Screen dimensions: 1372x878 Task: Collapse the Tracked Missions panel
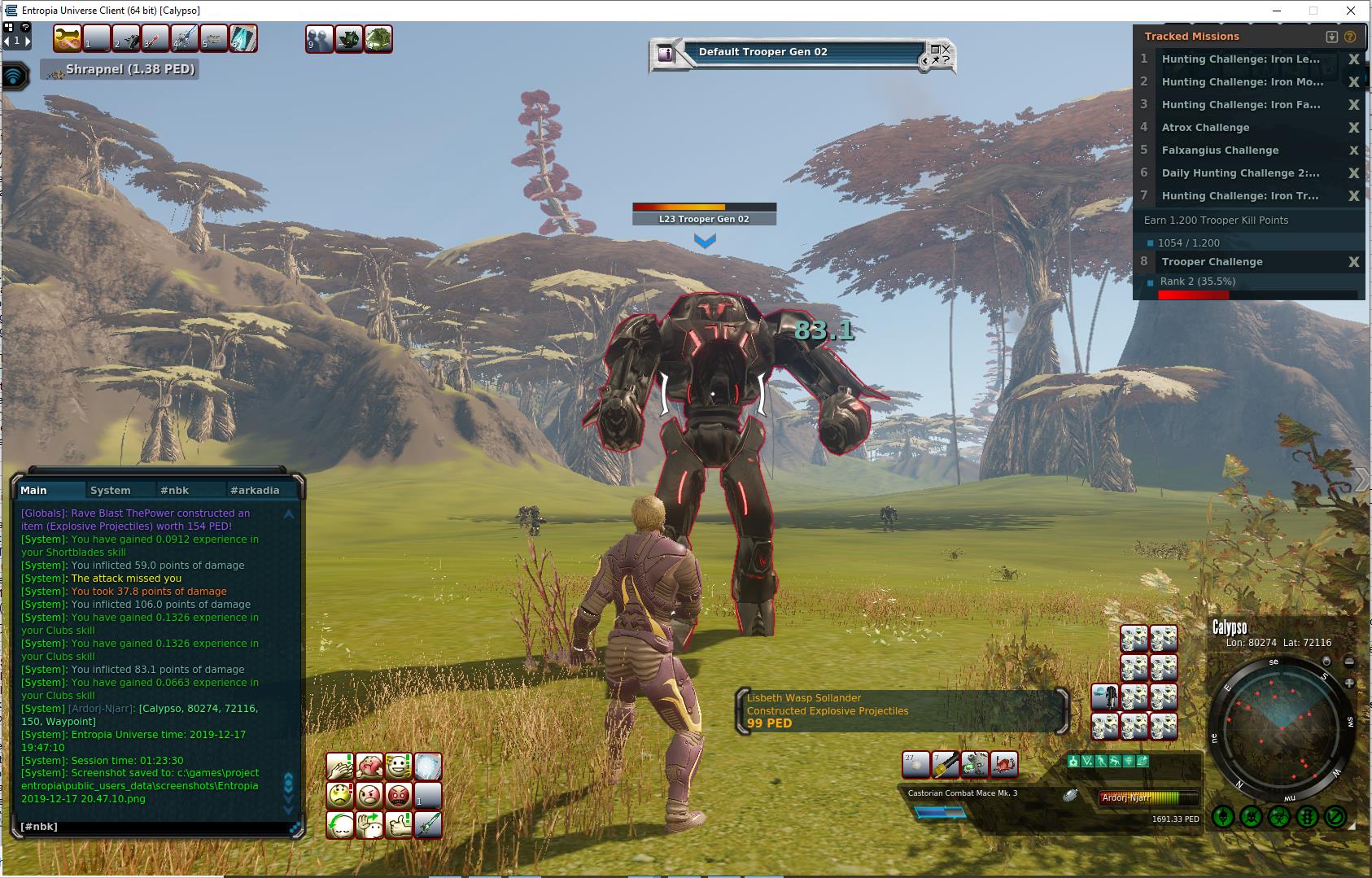(x=1331, y=37)
